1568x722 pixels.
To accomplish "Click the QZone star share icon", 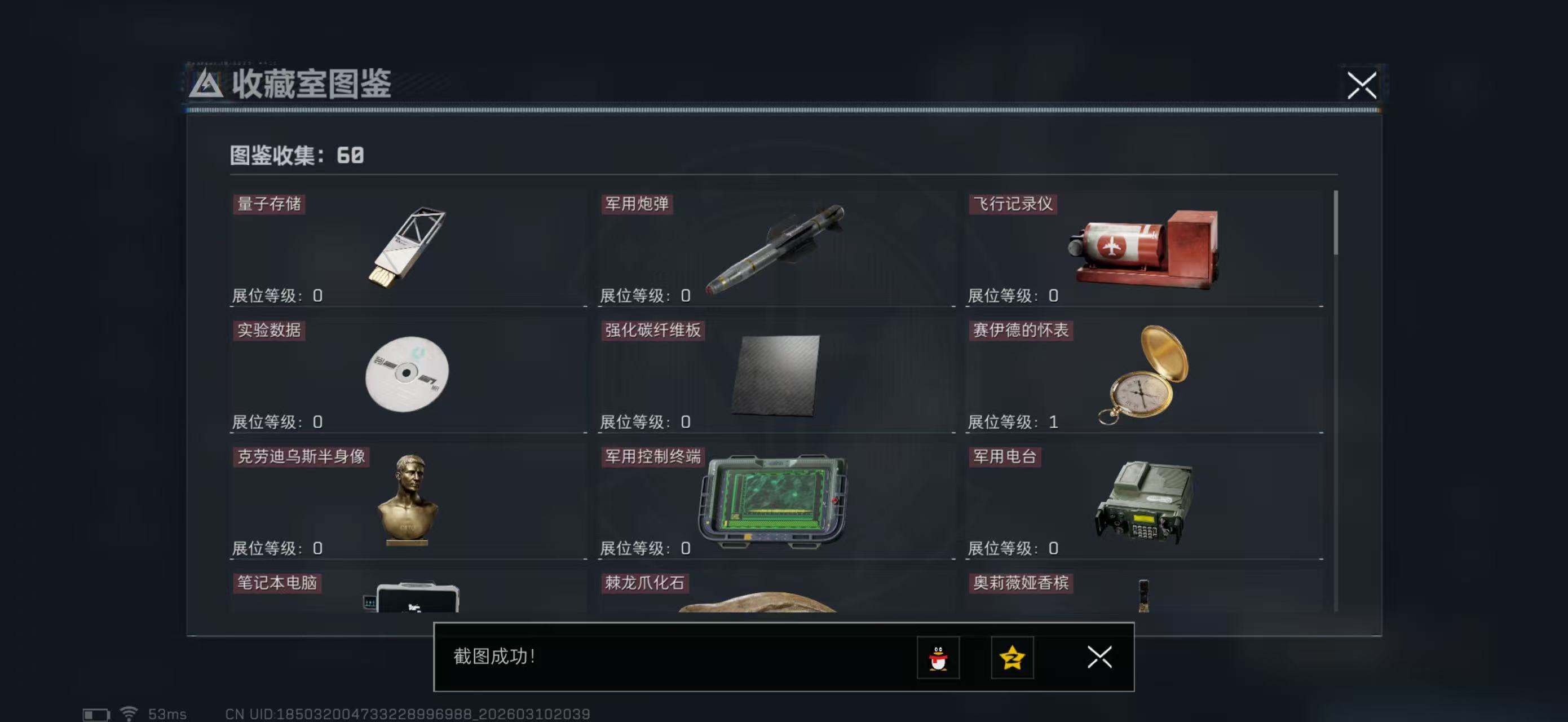I will (x=1012, y=658).
